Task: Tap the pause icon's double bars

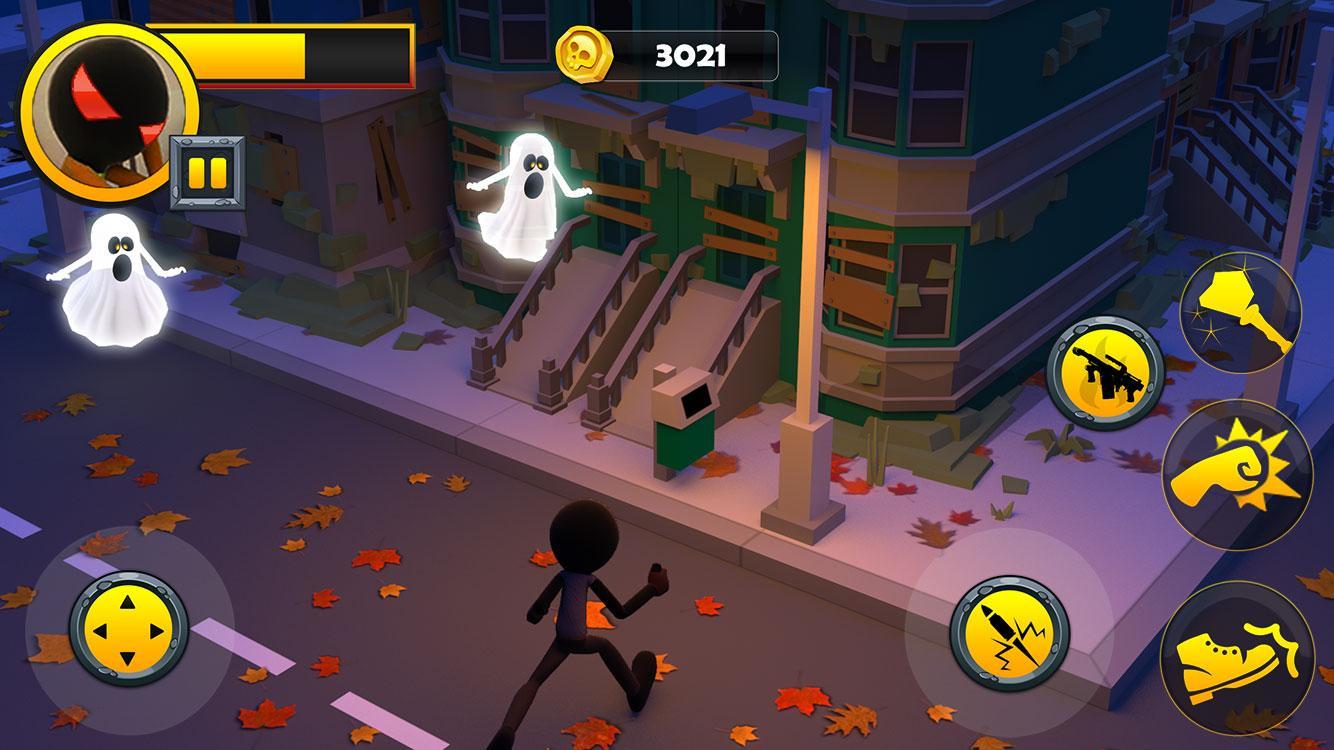Action: coord(207,173)
